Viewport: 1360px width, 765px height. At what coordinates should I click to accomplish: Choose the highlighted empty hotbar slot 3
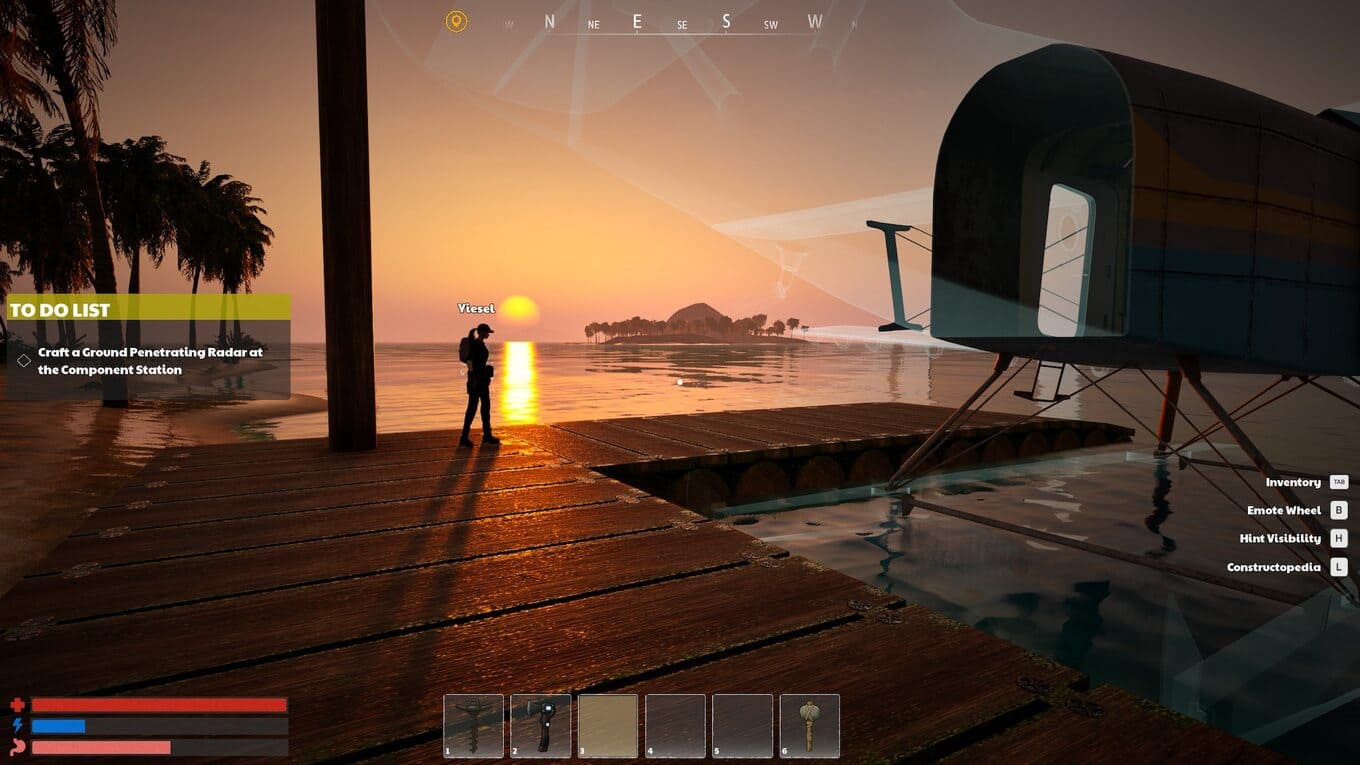(x=607, y=725)
